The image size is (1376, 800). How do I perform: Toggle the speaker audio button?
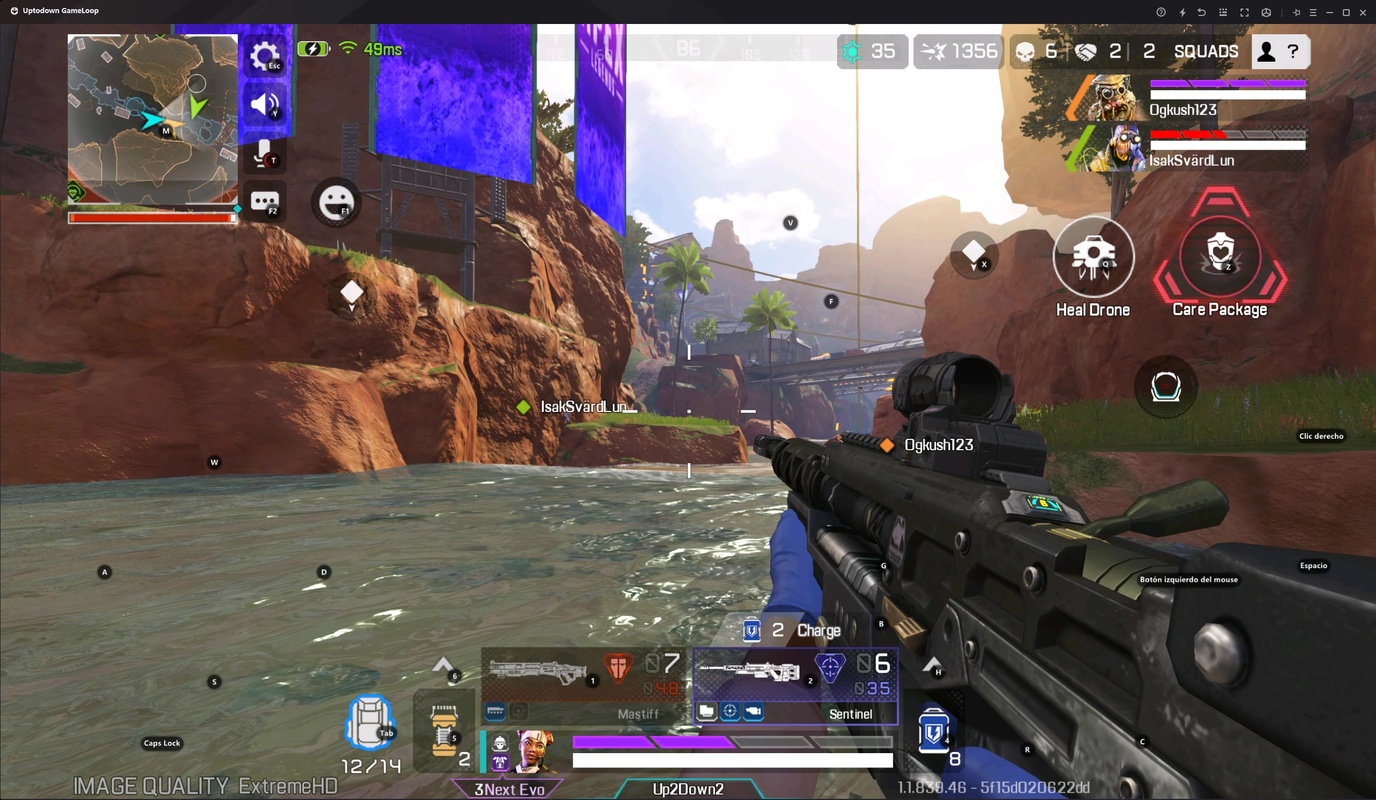pos(265,104)
